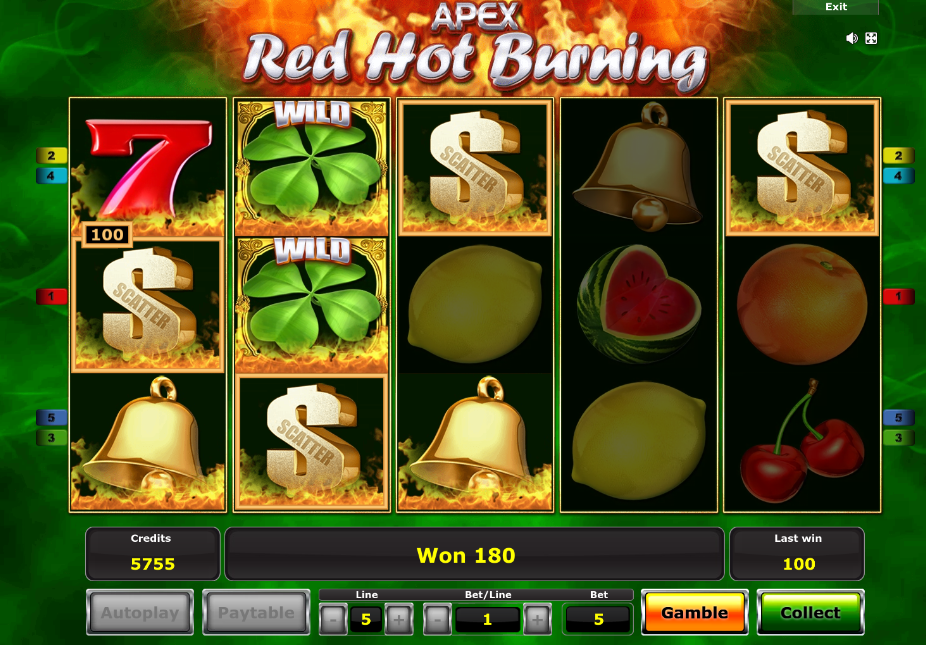Viewport: 926px width, 645px height.
Task: Exit the slot game
Action: tap(836, 7)
